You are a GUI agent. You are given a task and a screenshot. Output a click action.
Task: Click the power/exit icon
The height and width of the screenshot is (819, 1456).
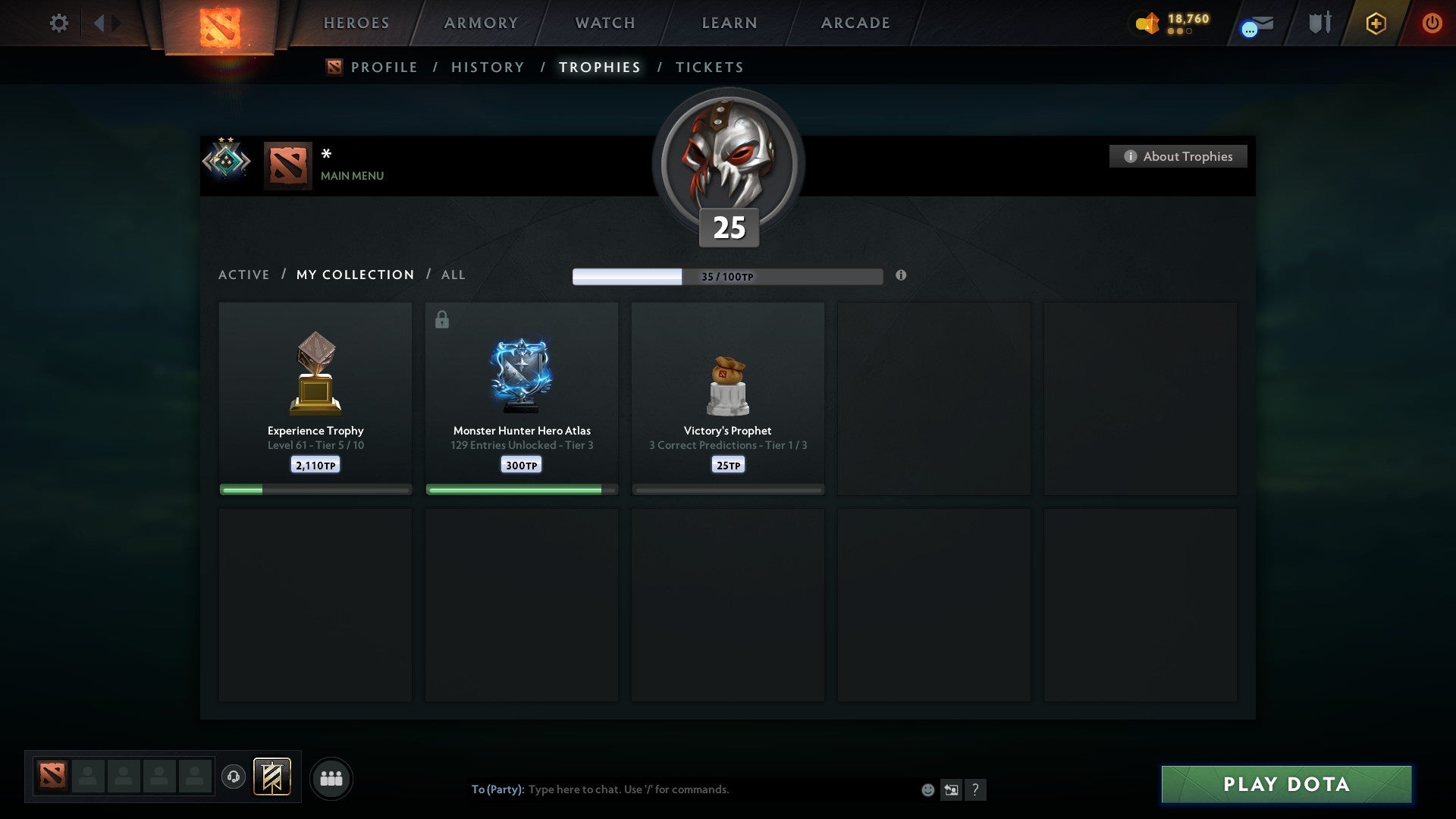[1432, 23]
